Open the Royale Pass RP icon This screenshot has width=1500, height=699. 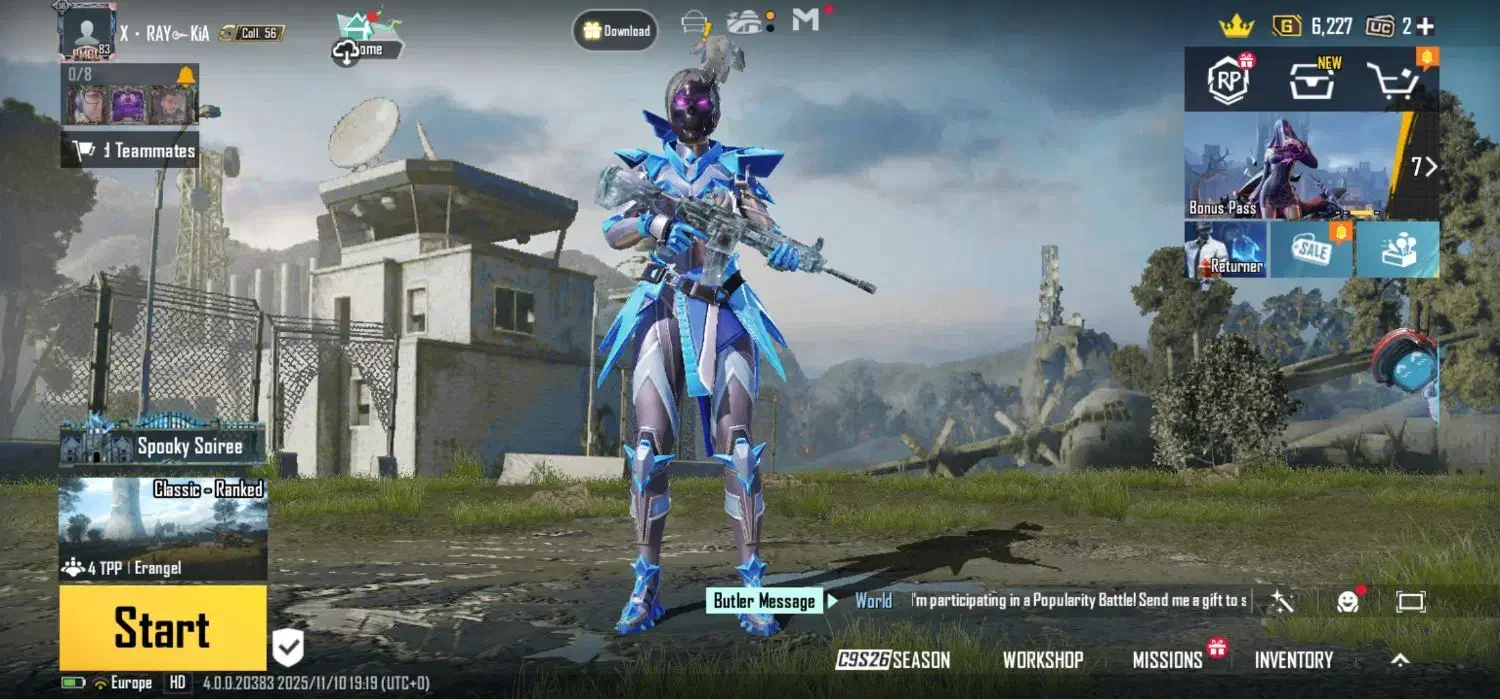pyautogui.click(x=1228, y=82)
